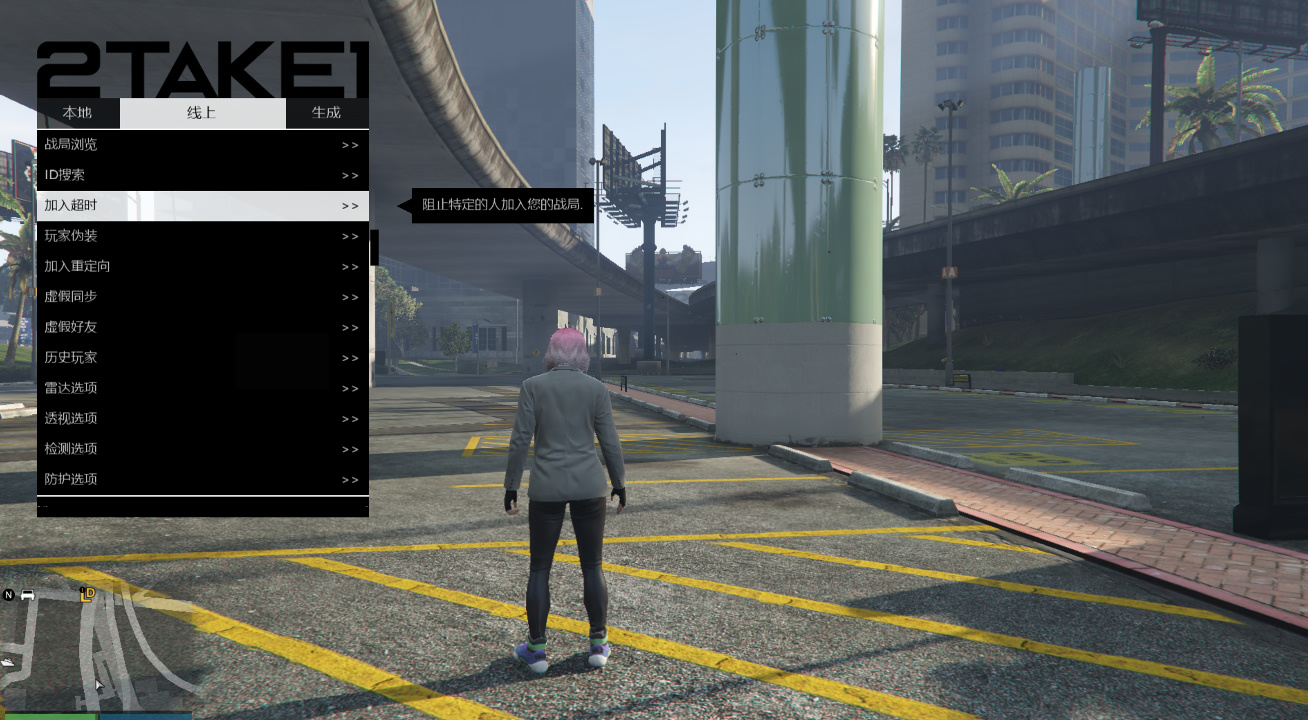Choose the ID搜索 entry
Screen dimensions: 1308x720
pyautogui.click(x=202, y=175)
